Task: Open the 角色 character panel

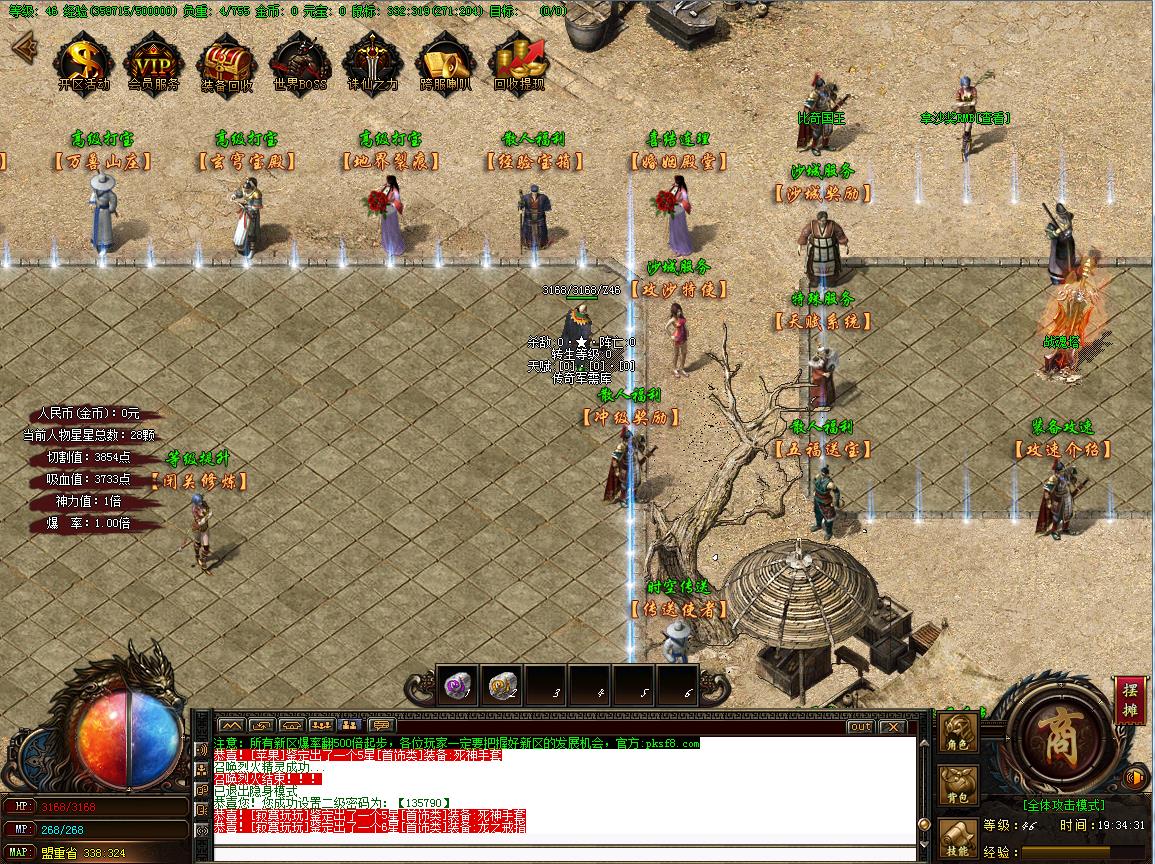Action: click(x=958, y=733)
